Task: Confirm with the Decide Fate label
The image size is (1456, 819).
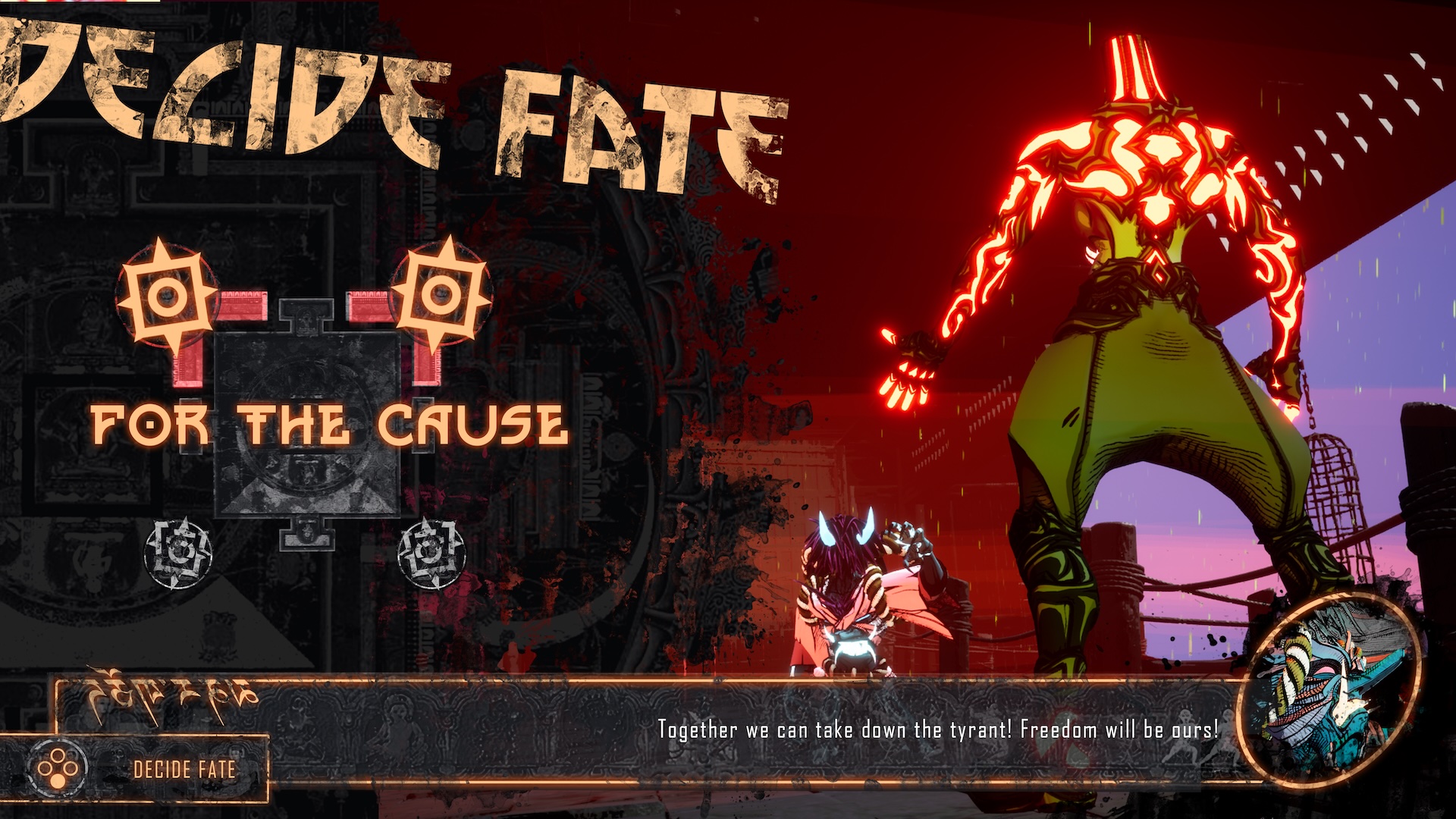Action: coord(184,770)
